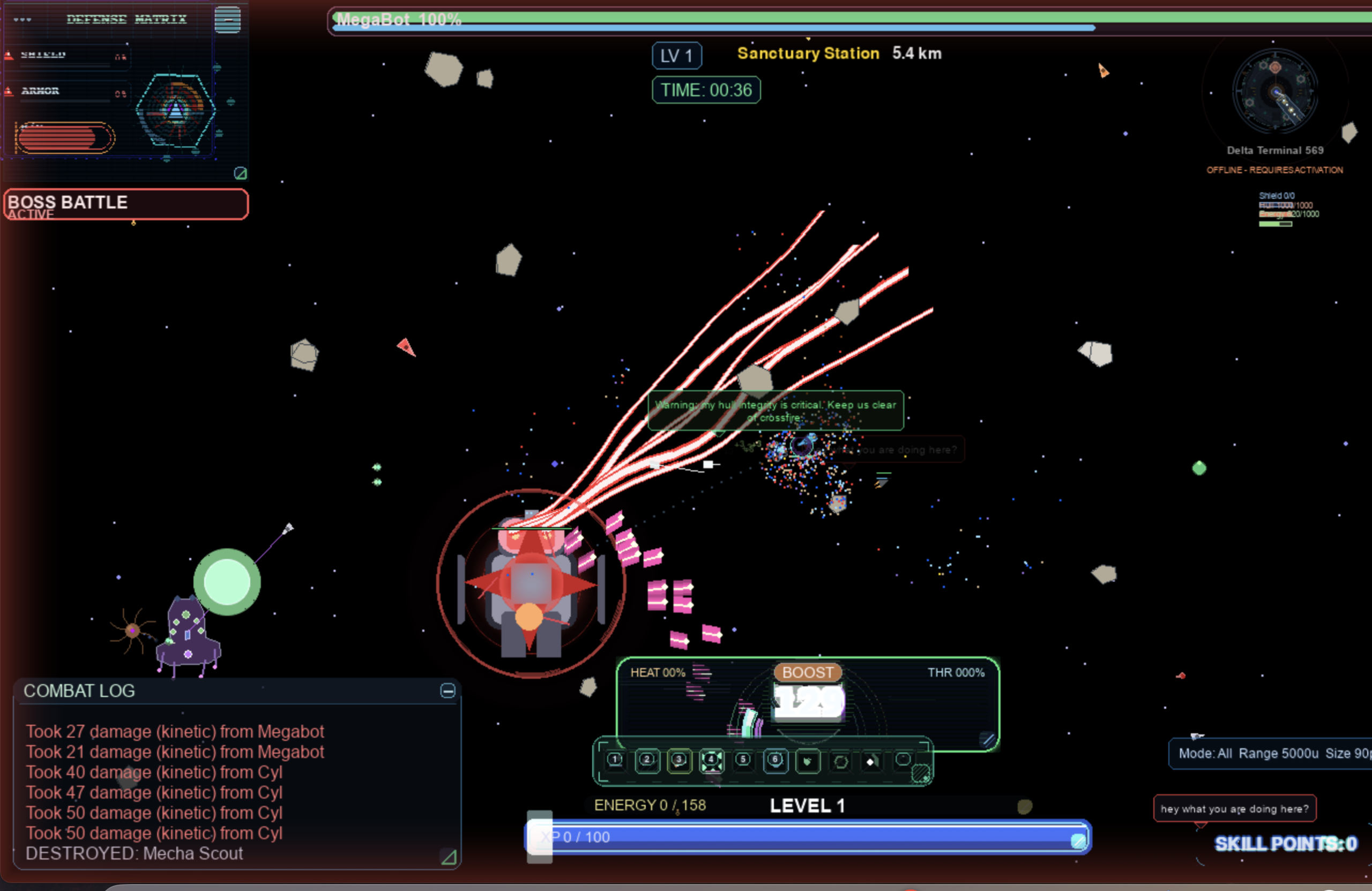This screenshot has width=1372, height=891.
Task: Open the circular radar minimap
Action: 1275,91
